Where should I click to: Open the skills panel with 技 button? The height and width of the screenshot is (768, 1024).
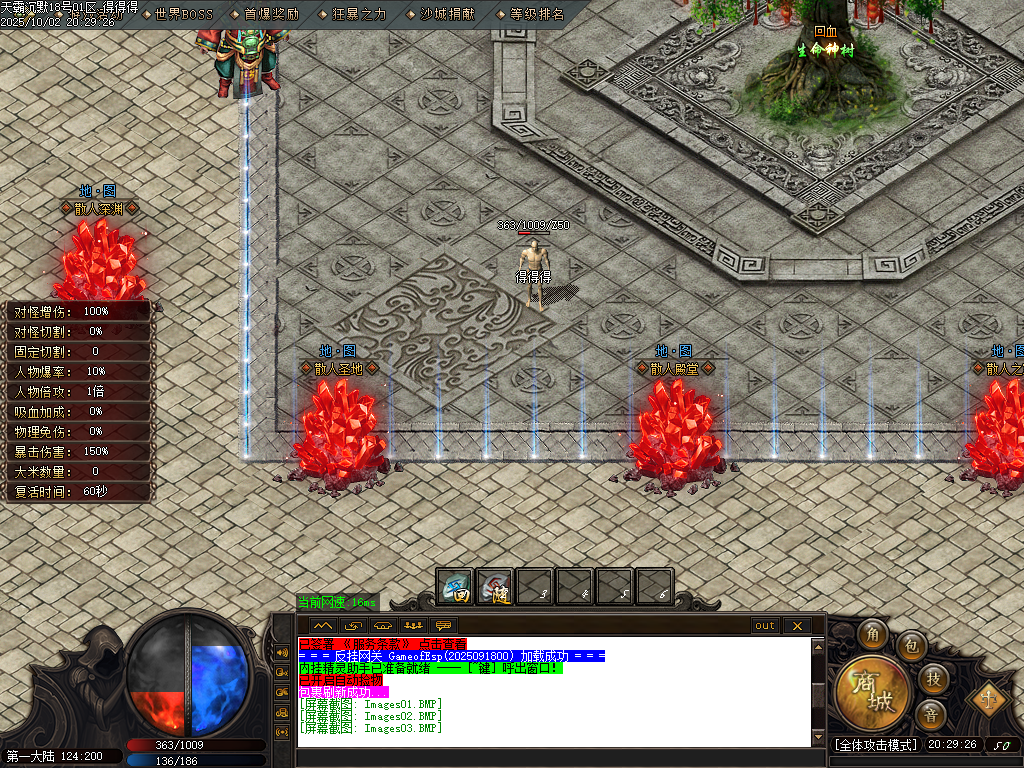932,679
